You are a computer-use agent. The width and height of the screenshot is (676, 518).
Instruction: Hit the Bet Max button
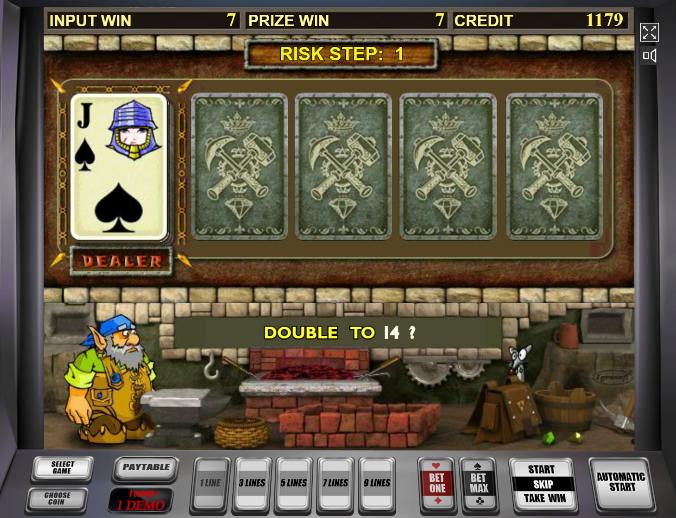(478, 484)
